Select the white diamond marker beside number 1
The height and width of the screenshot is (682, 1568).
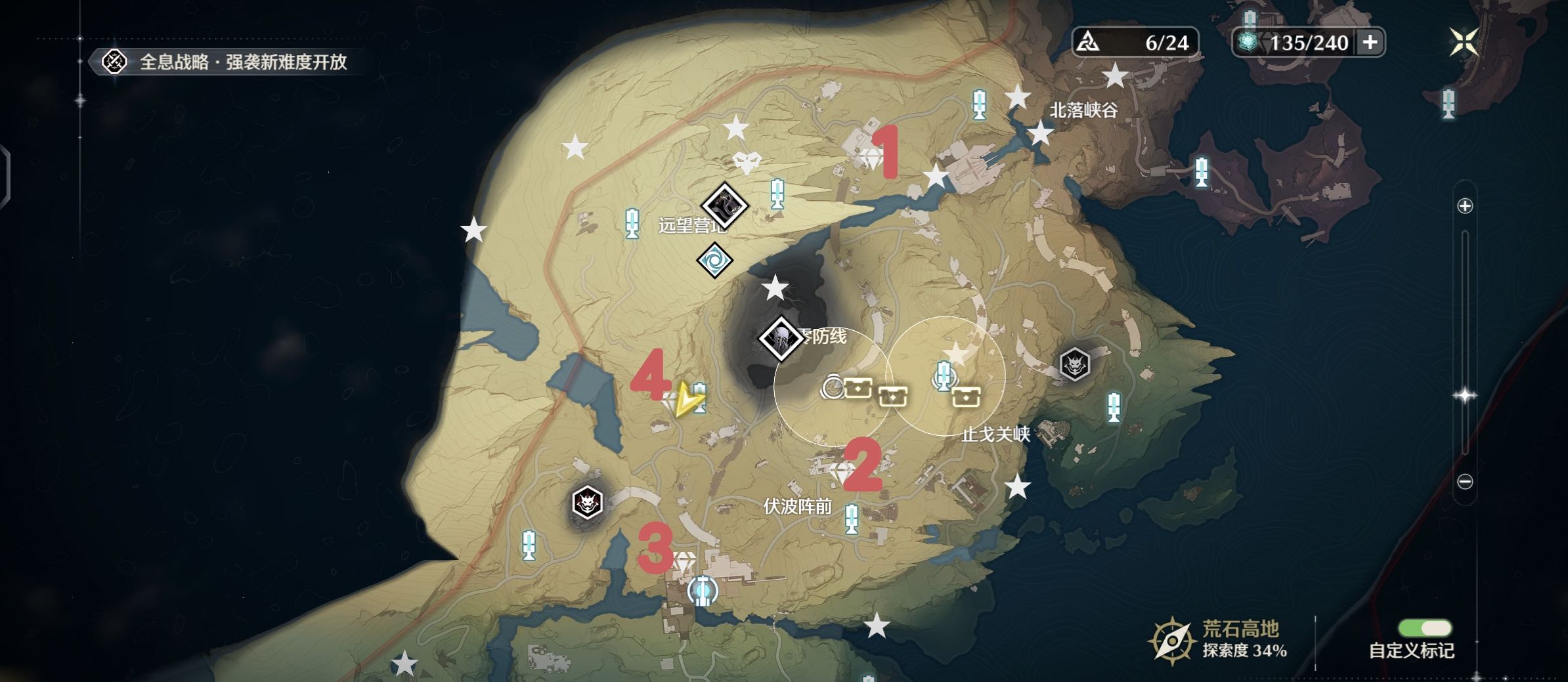(x=871, y=158)
